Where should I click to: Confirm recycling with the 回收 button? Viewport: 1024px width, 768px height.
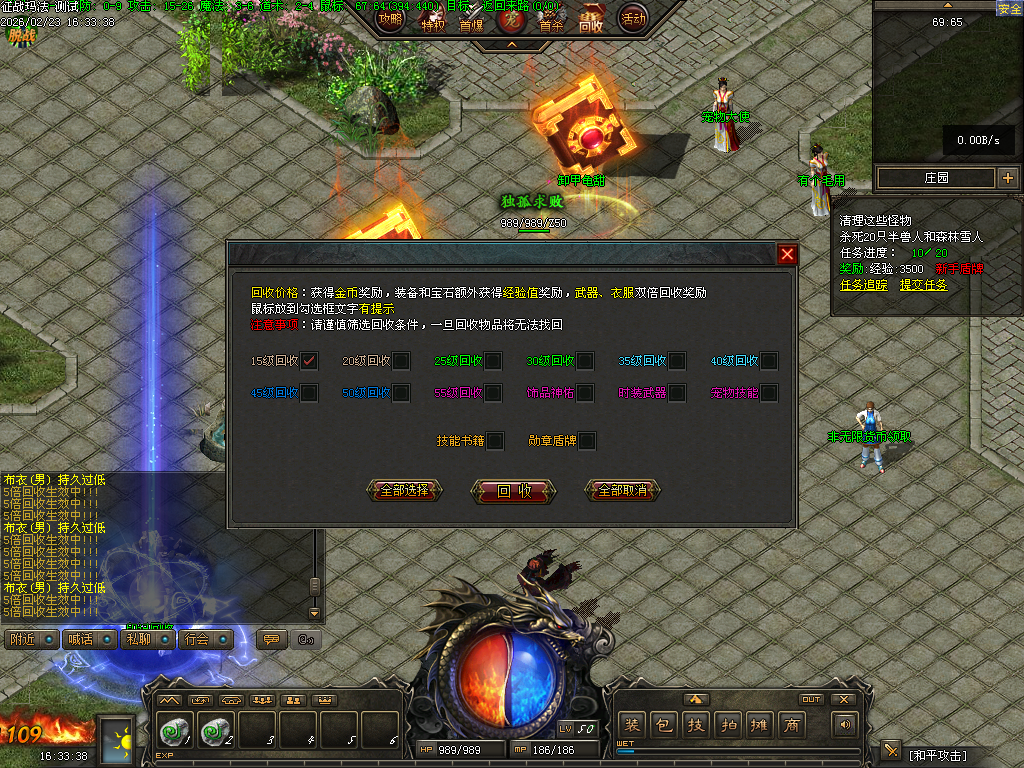pyautogui.click(x=513, y=491)
